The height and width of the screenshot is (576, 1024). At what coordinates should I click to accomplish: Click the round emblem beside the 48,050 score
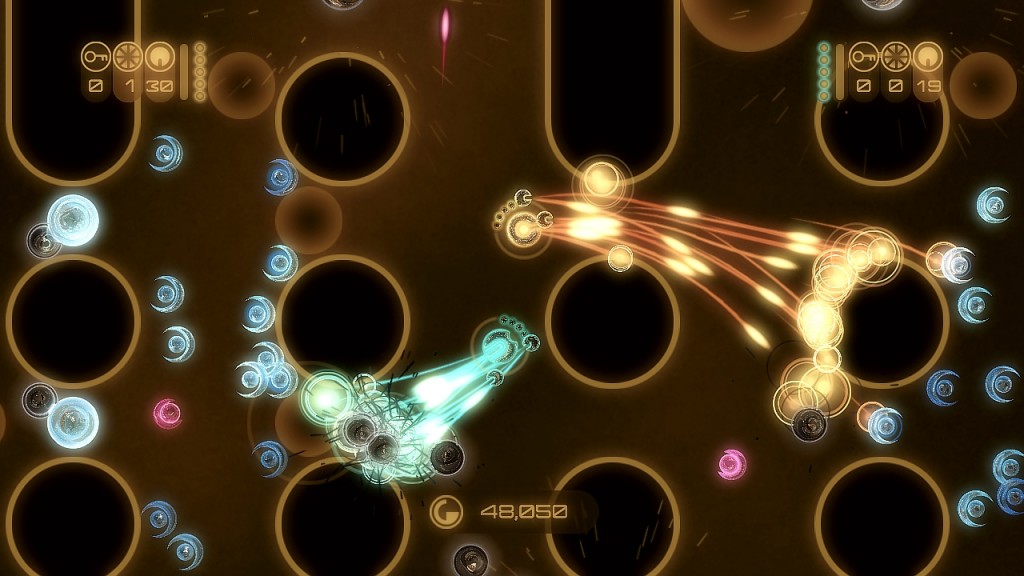[x=446, y=512]
